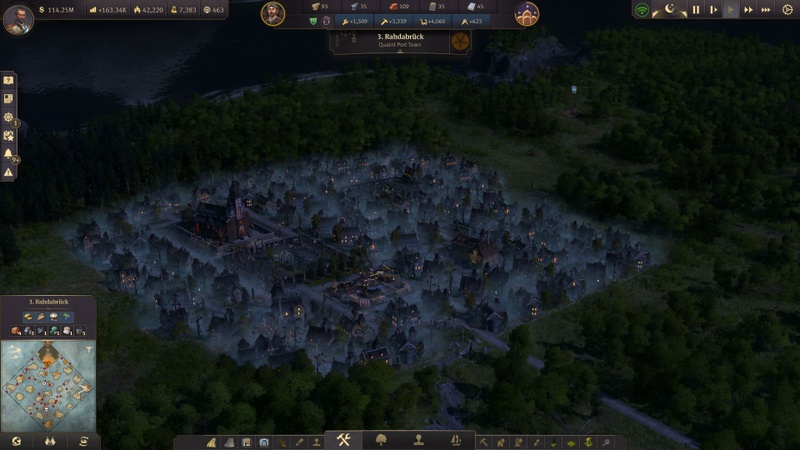Switch to the tree category tab
This screenshot has width=800, height=450.
(381, 440)
